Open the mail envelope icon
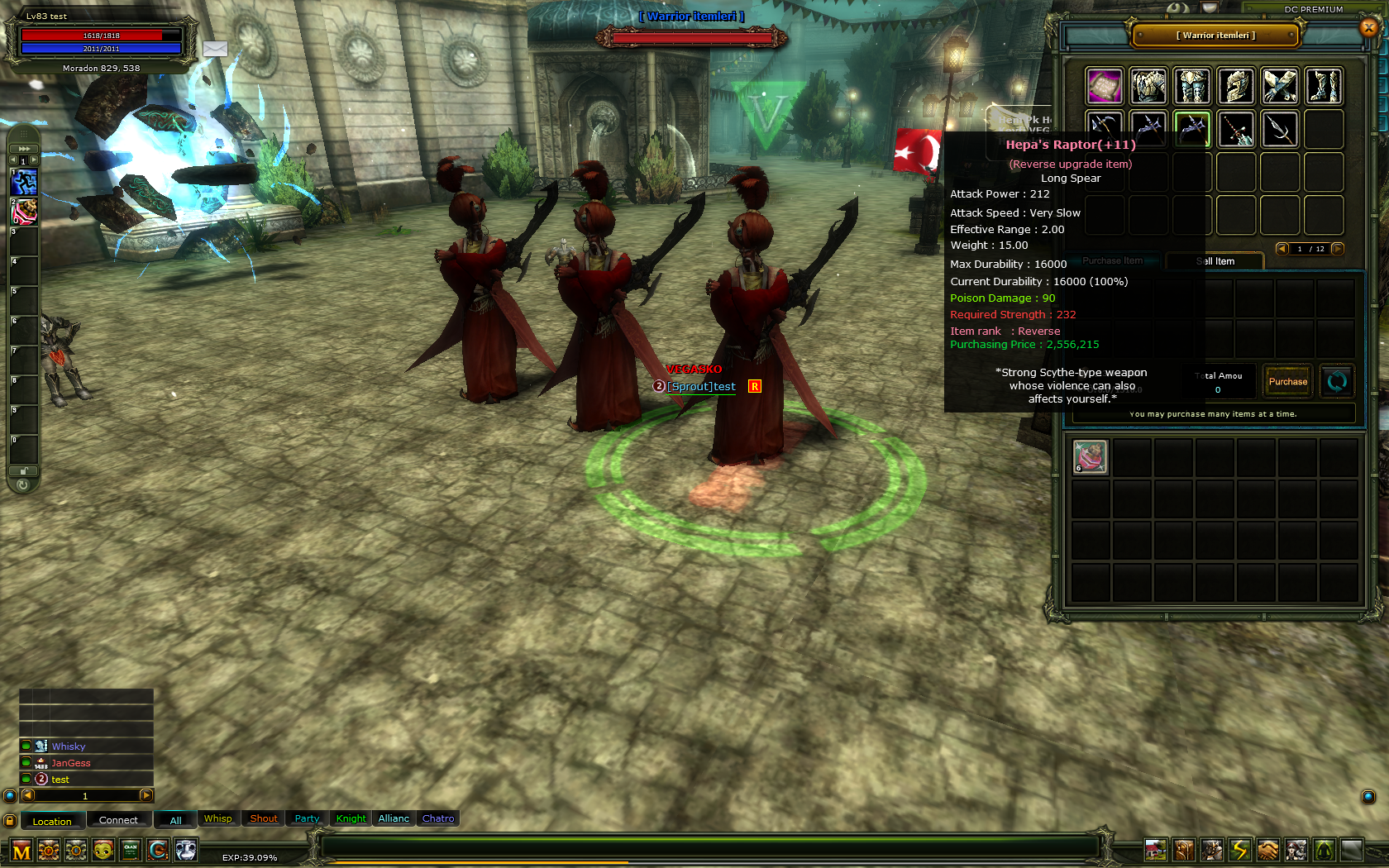The image size is (1389, 868). 215,49
